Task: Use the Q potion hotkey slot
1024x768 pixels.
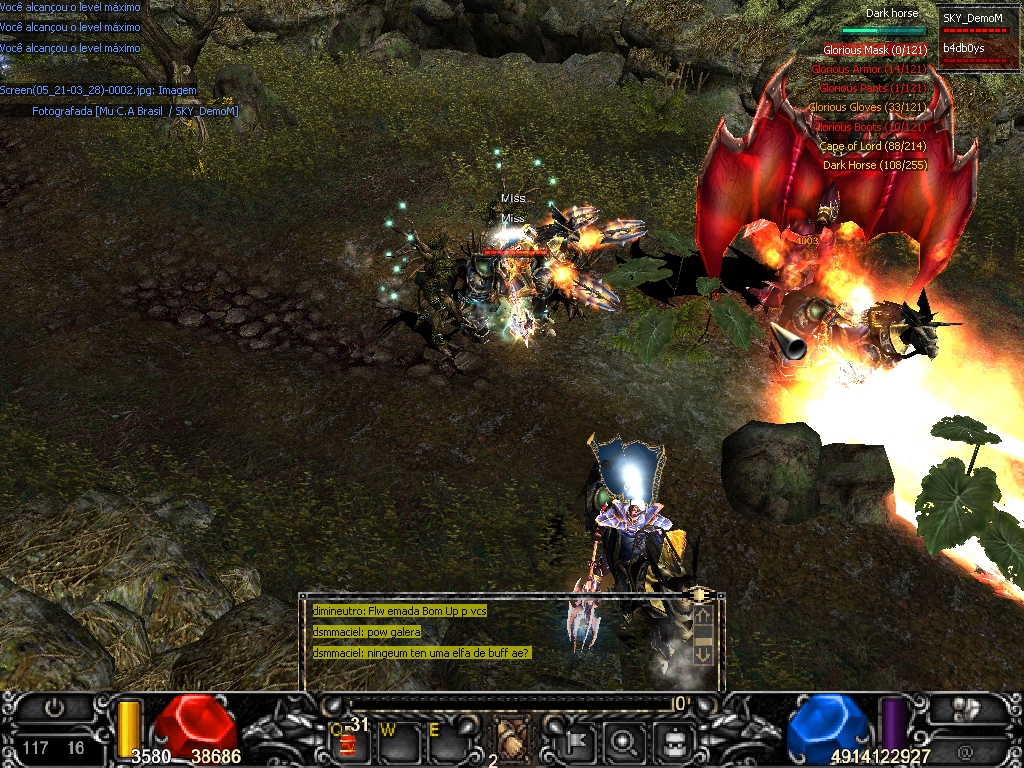Action: [346, 741]
